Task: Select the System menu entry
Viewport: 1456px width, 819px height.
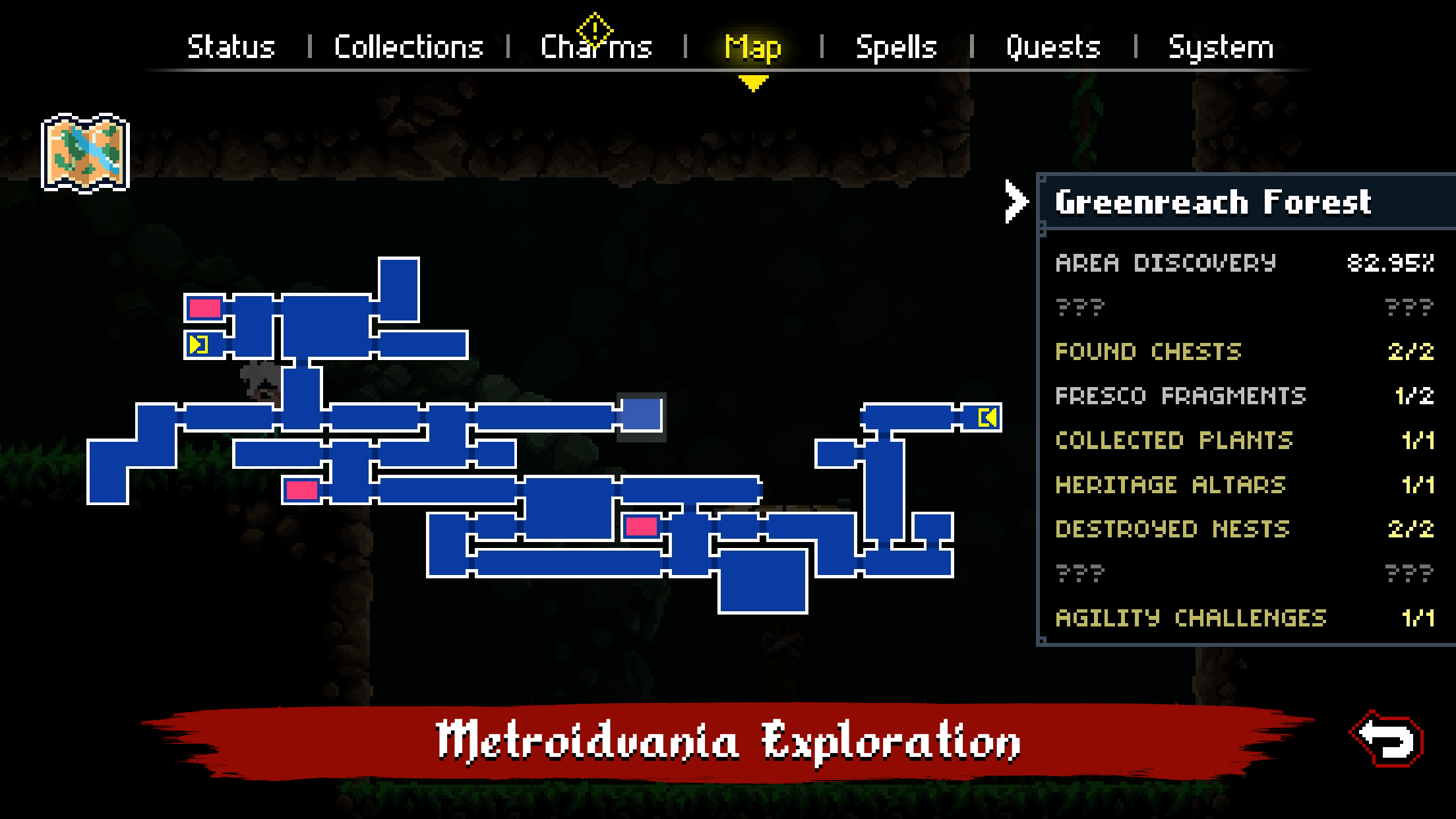Action: coord(1219,46)
